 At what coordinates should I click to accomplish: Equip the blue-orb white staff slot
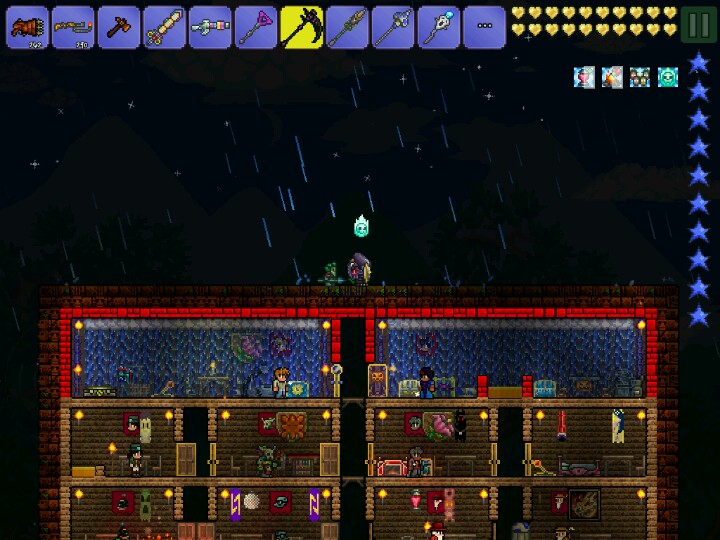click(438, 27)
